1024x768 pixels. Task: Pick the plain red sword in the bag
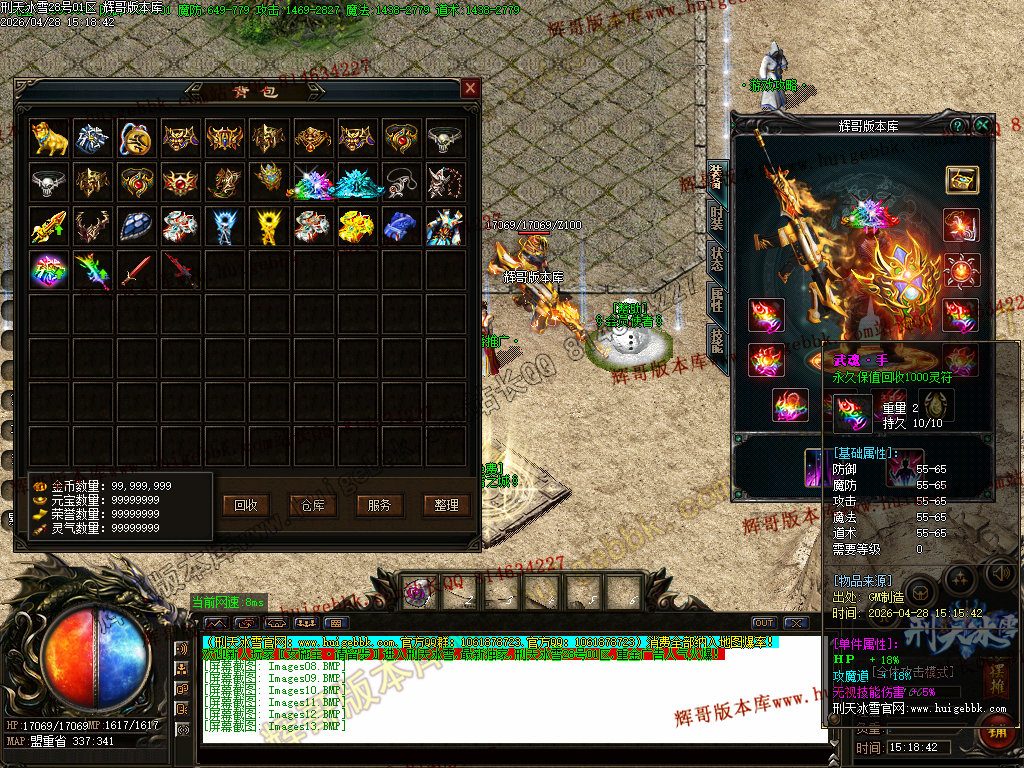click(x=136, y=270)
